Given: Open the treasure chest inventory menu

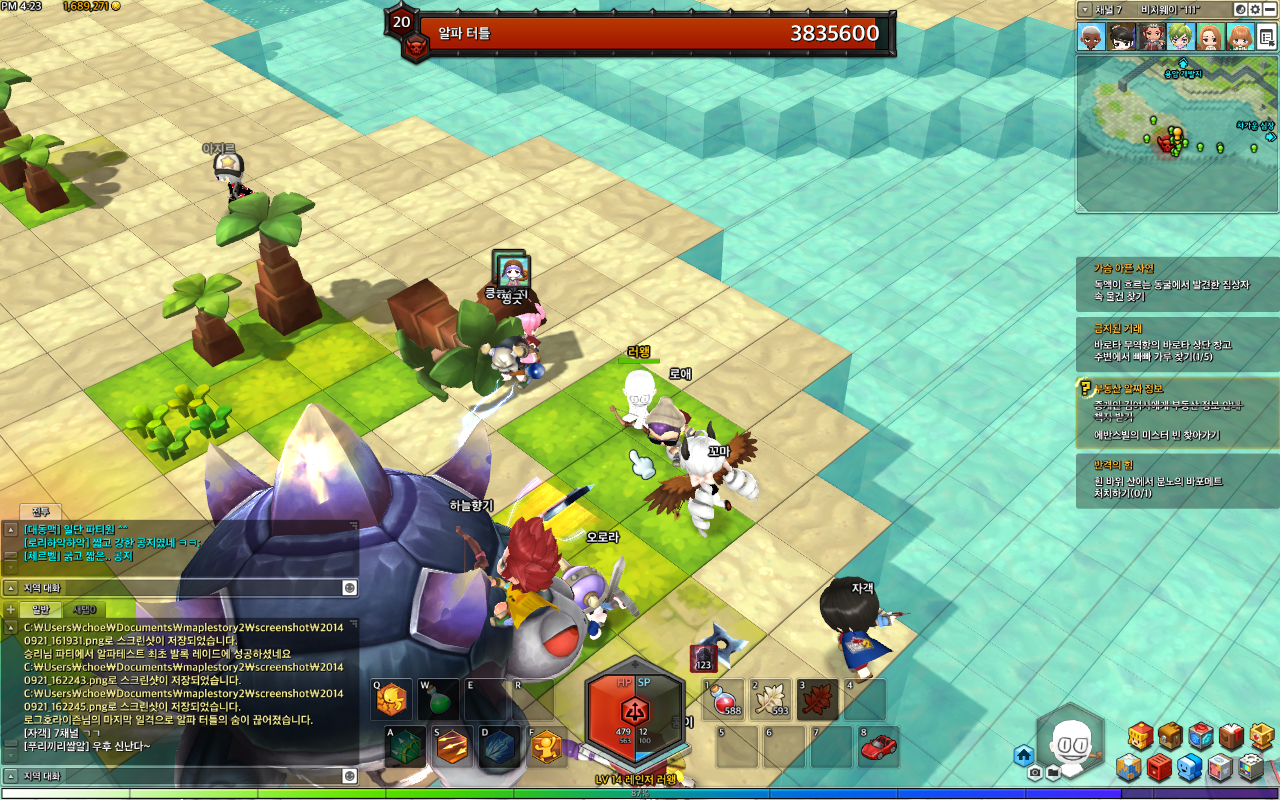Looking at the screenshot, I should 1170,737.
